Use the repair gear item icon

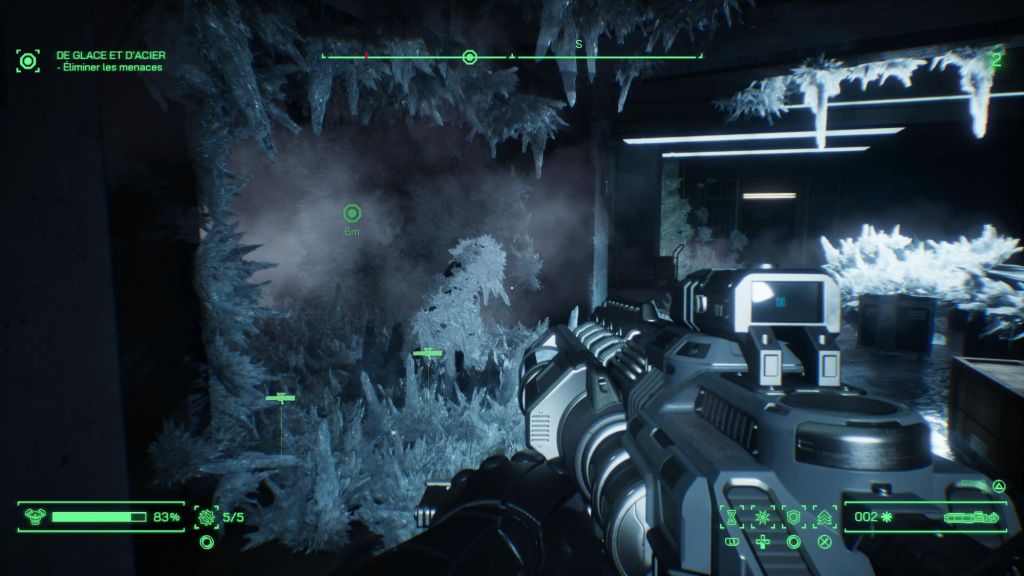click(207, 517)
